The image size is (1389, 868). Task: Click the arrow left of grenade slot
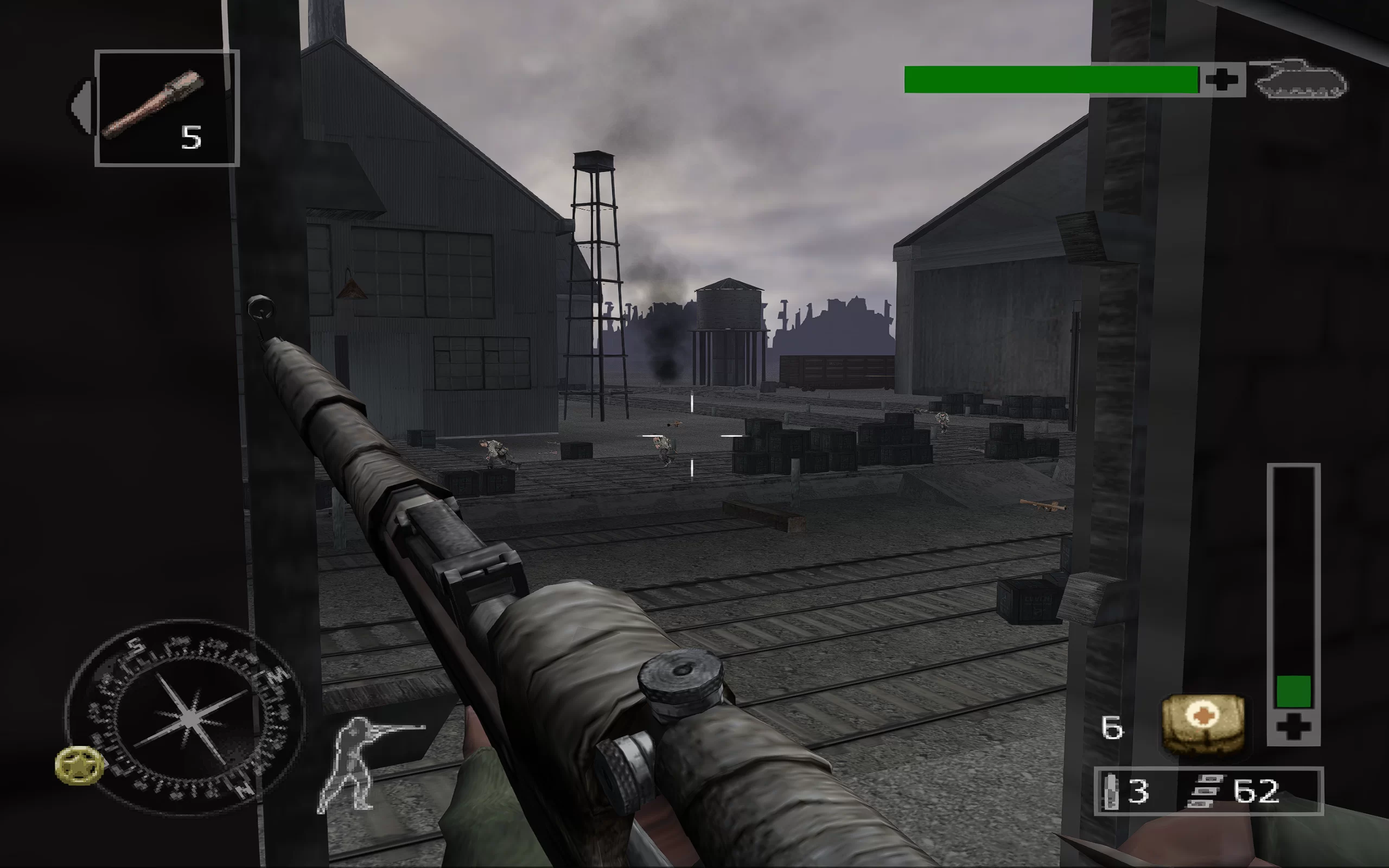point(81,107)
